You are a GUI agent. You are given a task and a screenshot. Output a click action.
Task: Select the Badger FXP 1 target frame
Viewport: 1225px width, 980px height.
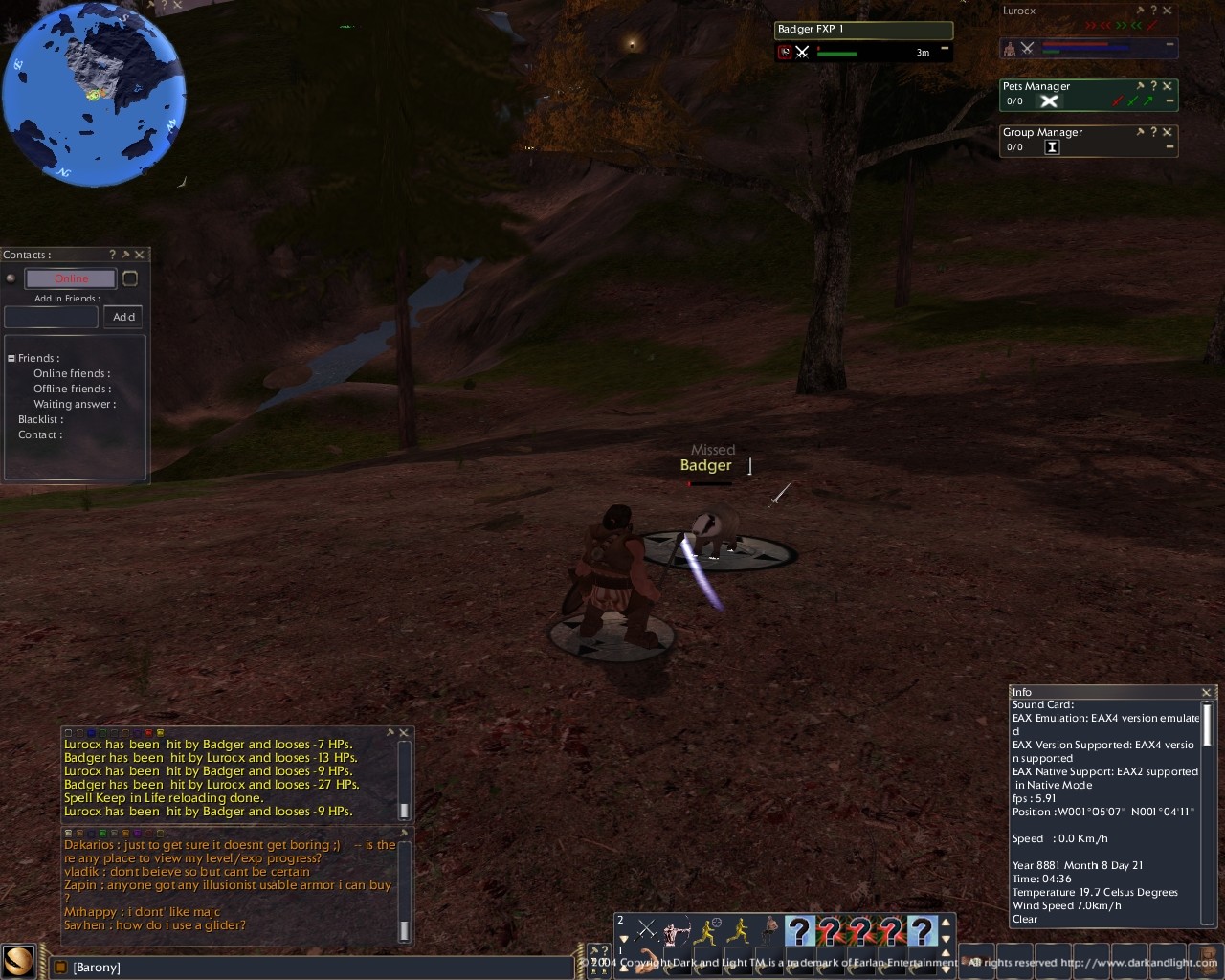pos(862,30)
